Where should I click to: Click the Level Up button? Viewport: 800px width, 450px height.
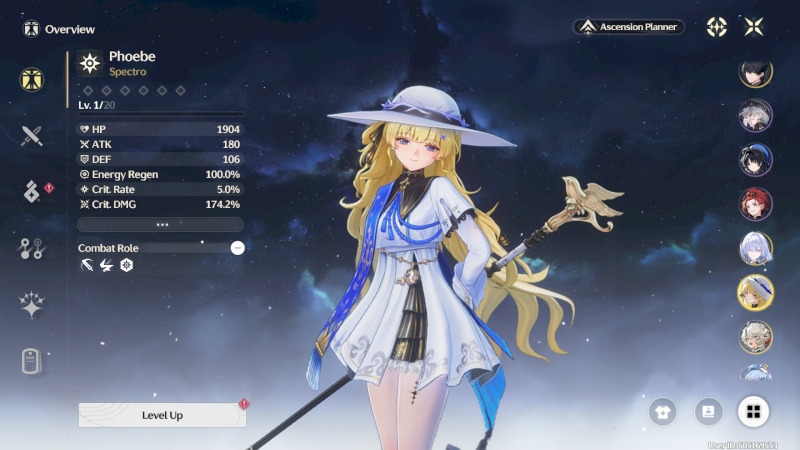162,415
